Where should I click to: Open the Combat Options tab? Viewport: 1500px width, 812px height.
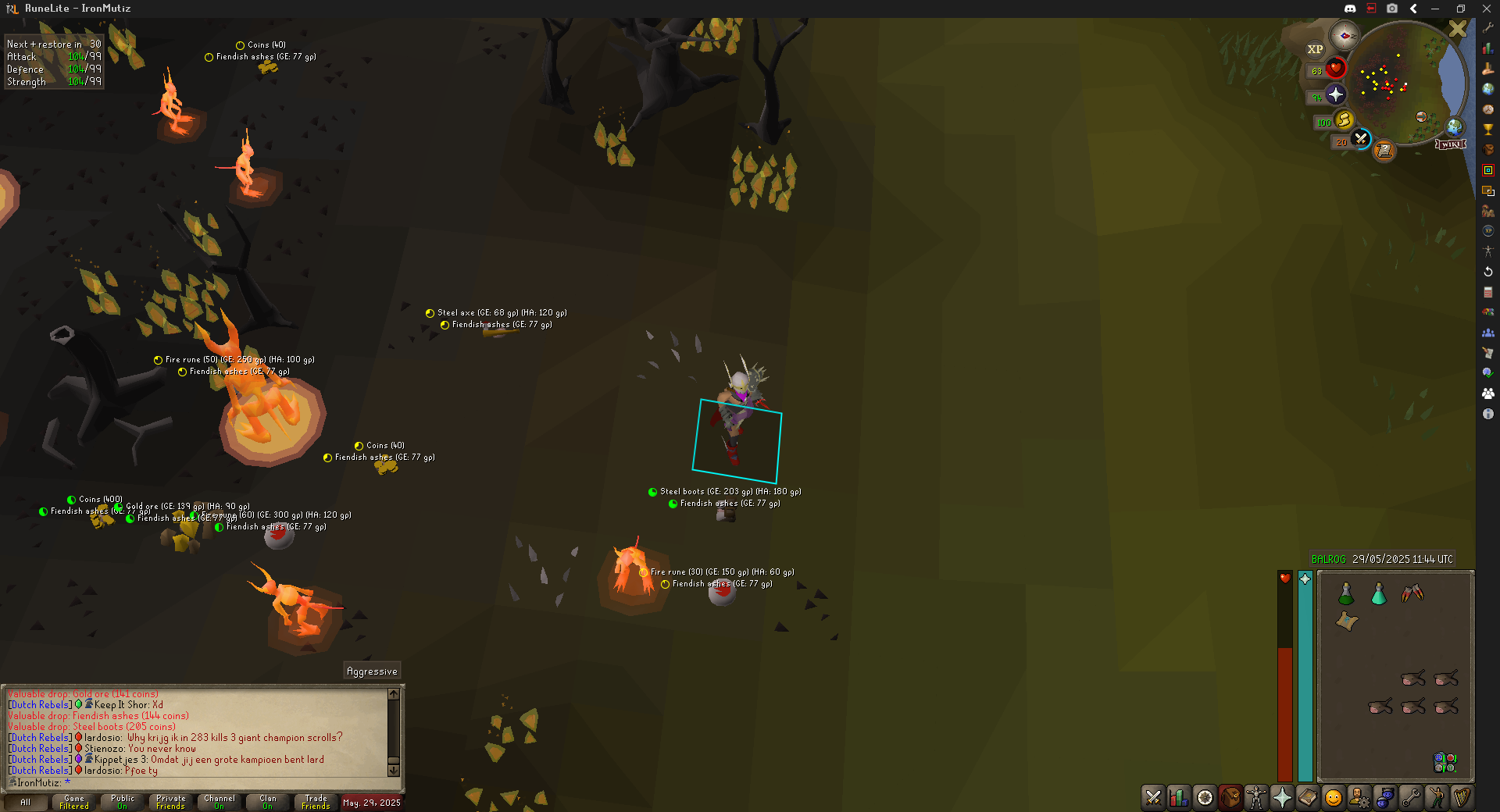[x=1153, y=797]
